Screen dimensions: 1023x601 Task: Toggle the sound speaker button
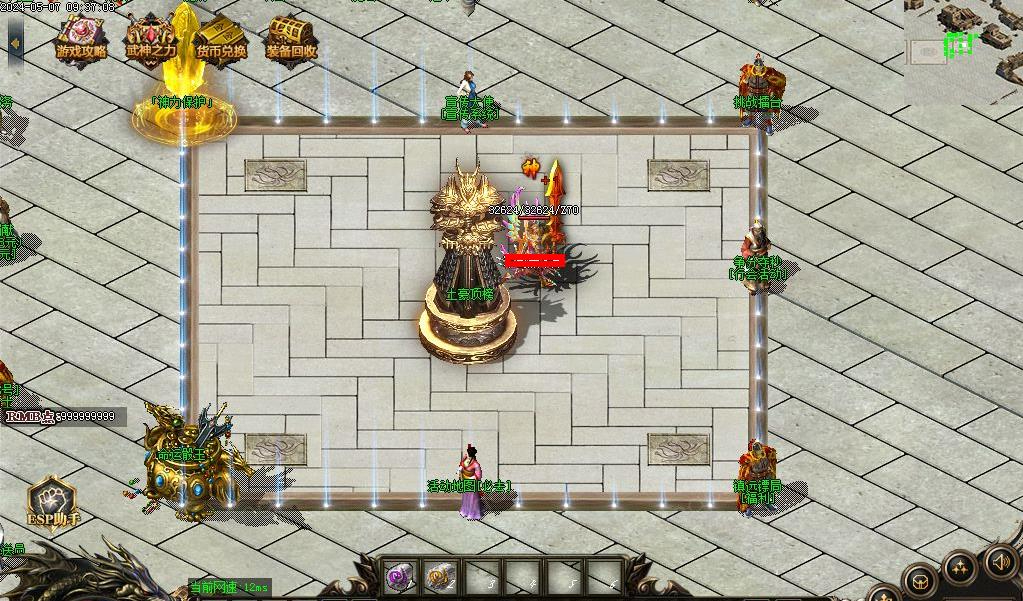coord(1001,561)
